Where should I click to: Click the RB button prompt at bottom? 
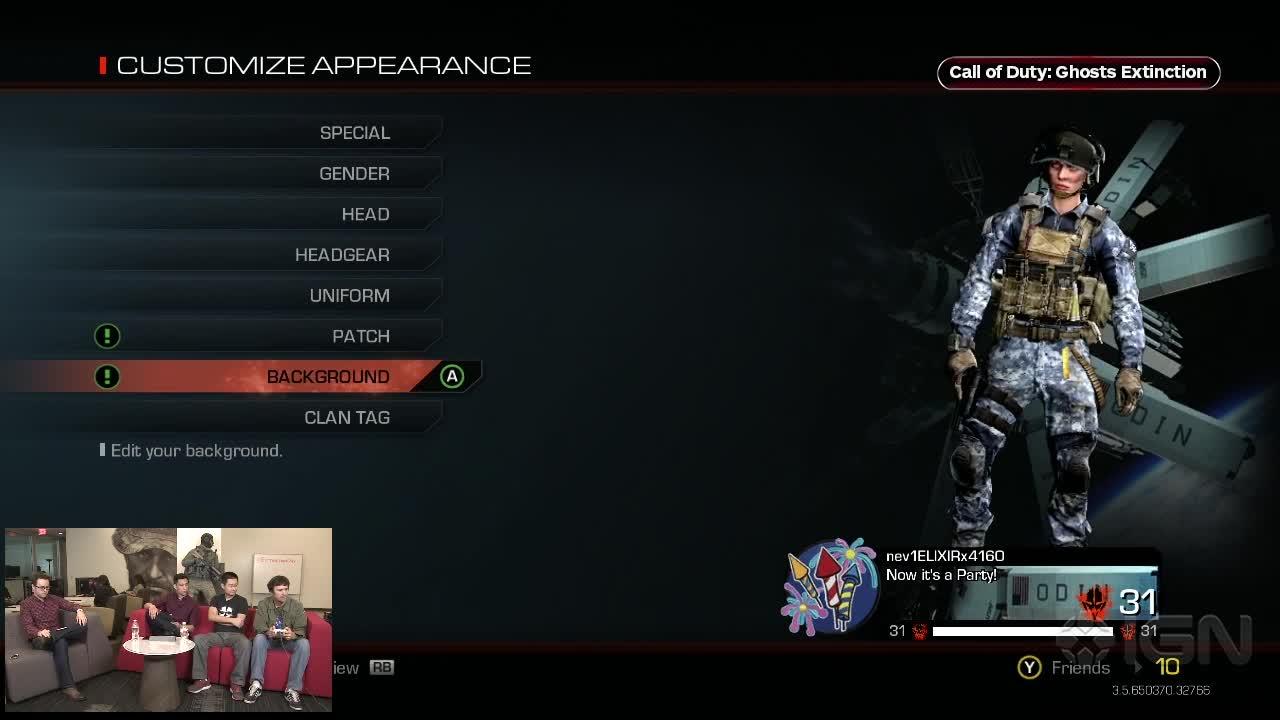coord(380,667)
